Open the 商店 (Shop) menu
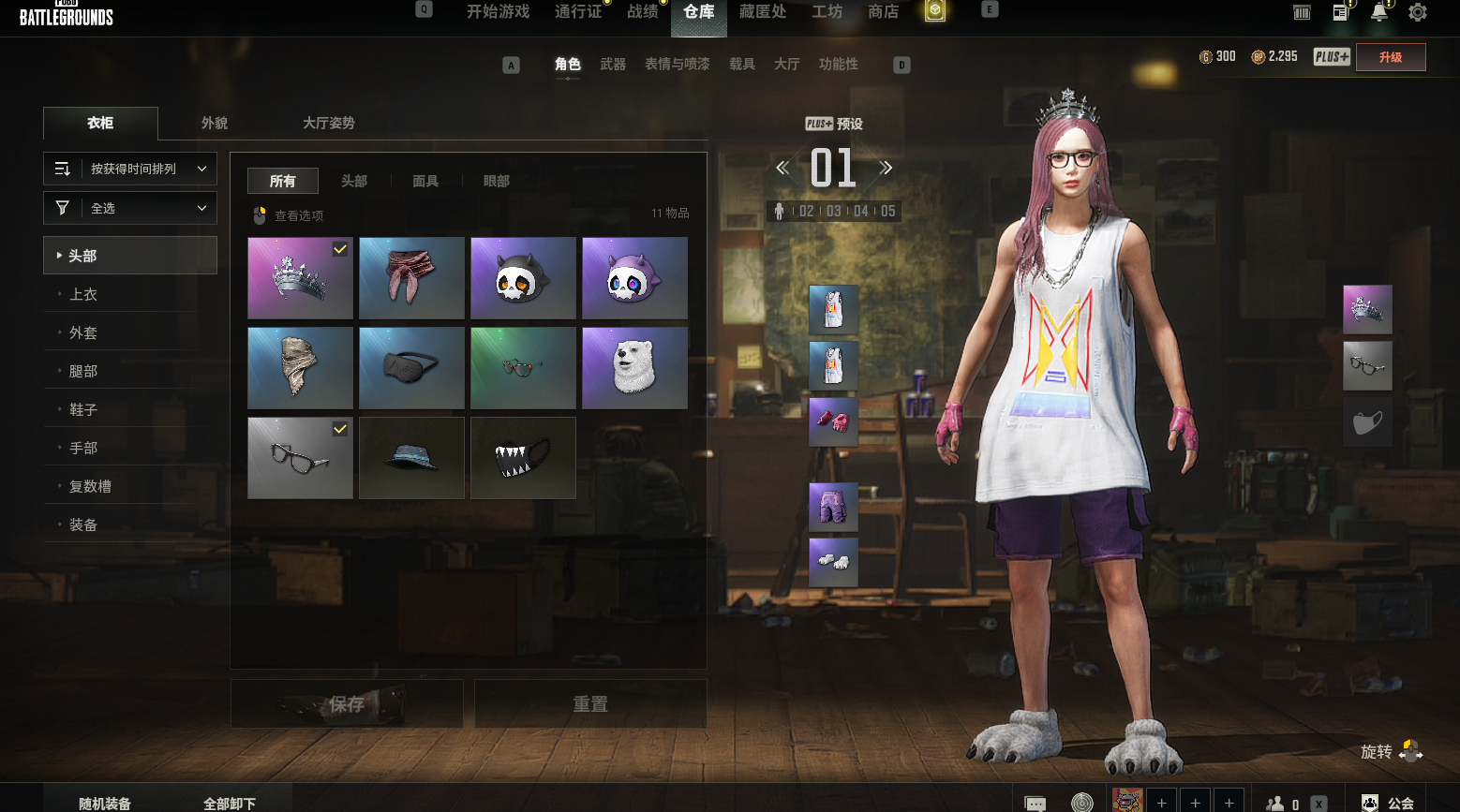Viewport: 1460px width, 812px height. tap(883, 12)
